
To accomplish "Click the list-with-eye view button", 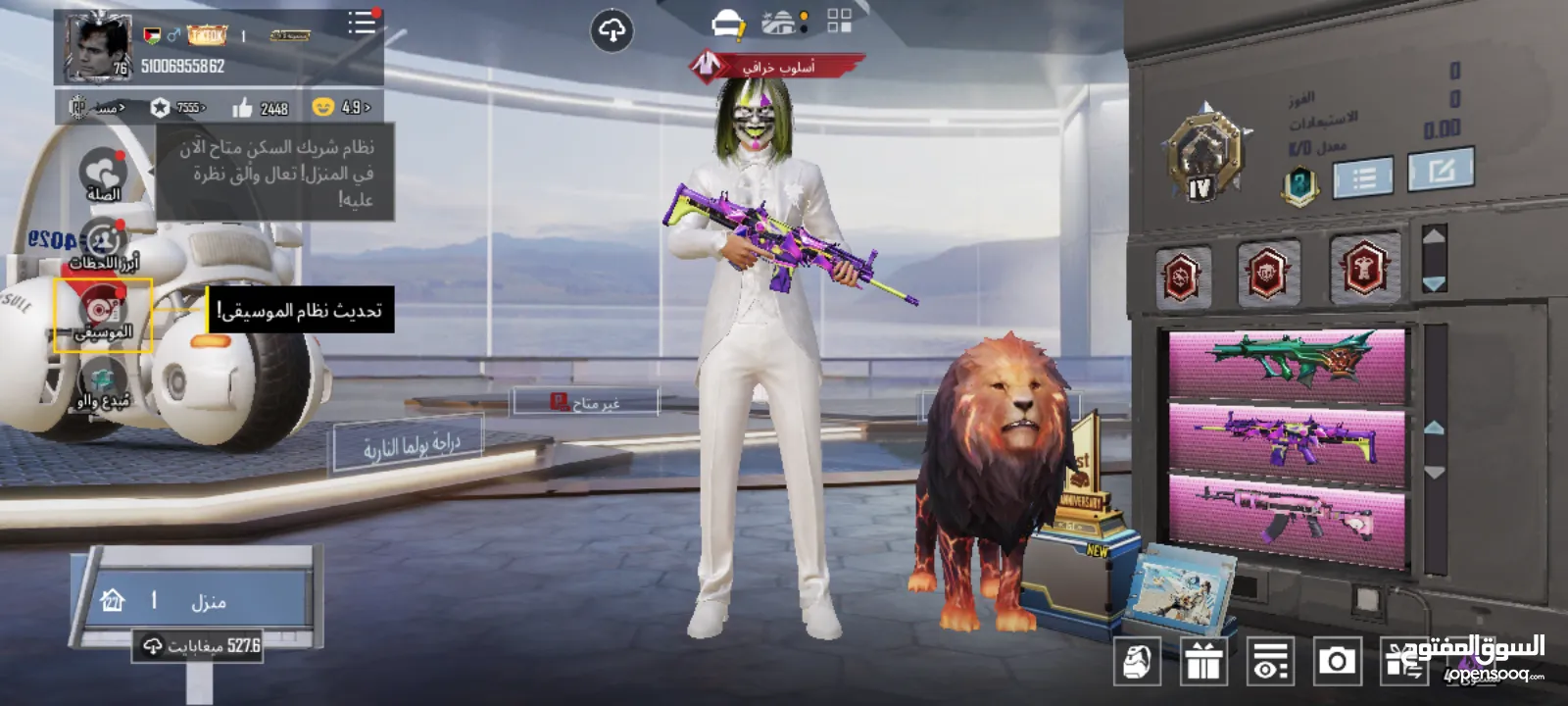I will pos(1270,662).
